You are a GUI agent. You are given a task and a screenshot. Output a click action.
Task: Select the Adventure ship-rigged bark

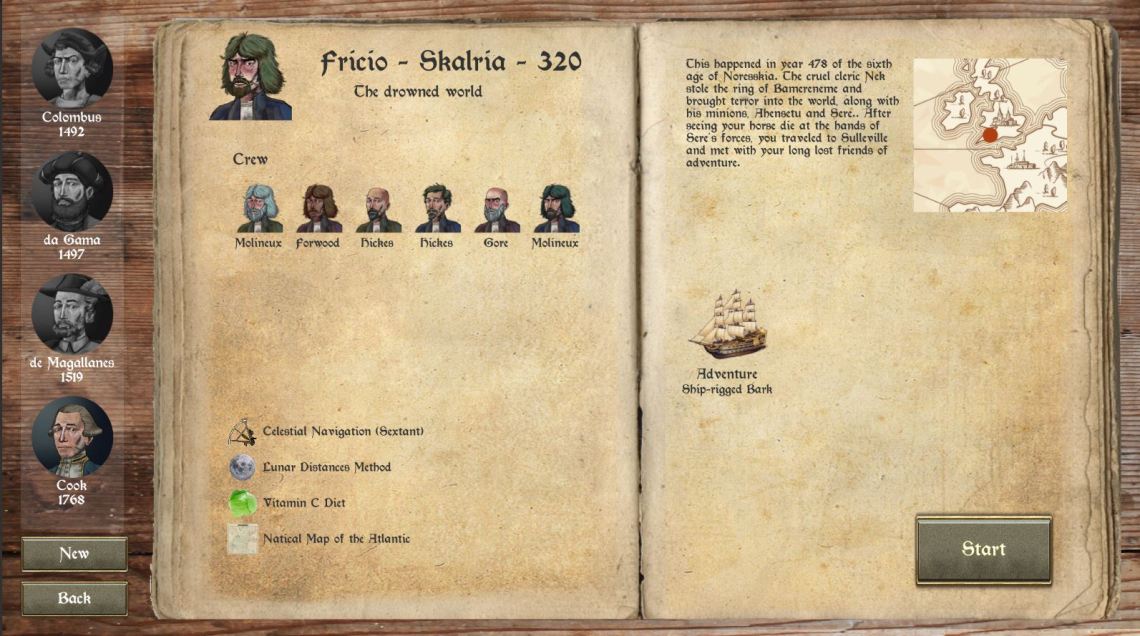pyautogui.click(x=728, y=325)
